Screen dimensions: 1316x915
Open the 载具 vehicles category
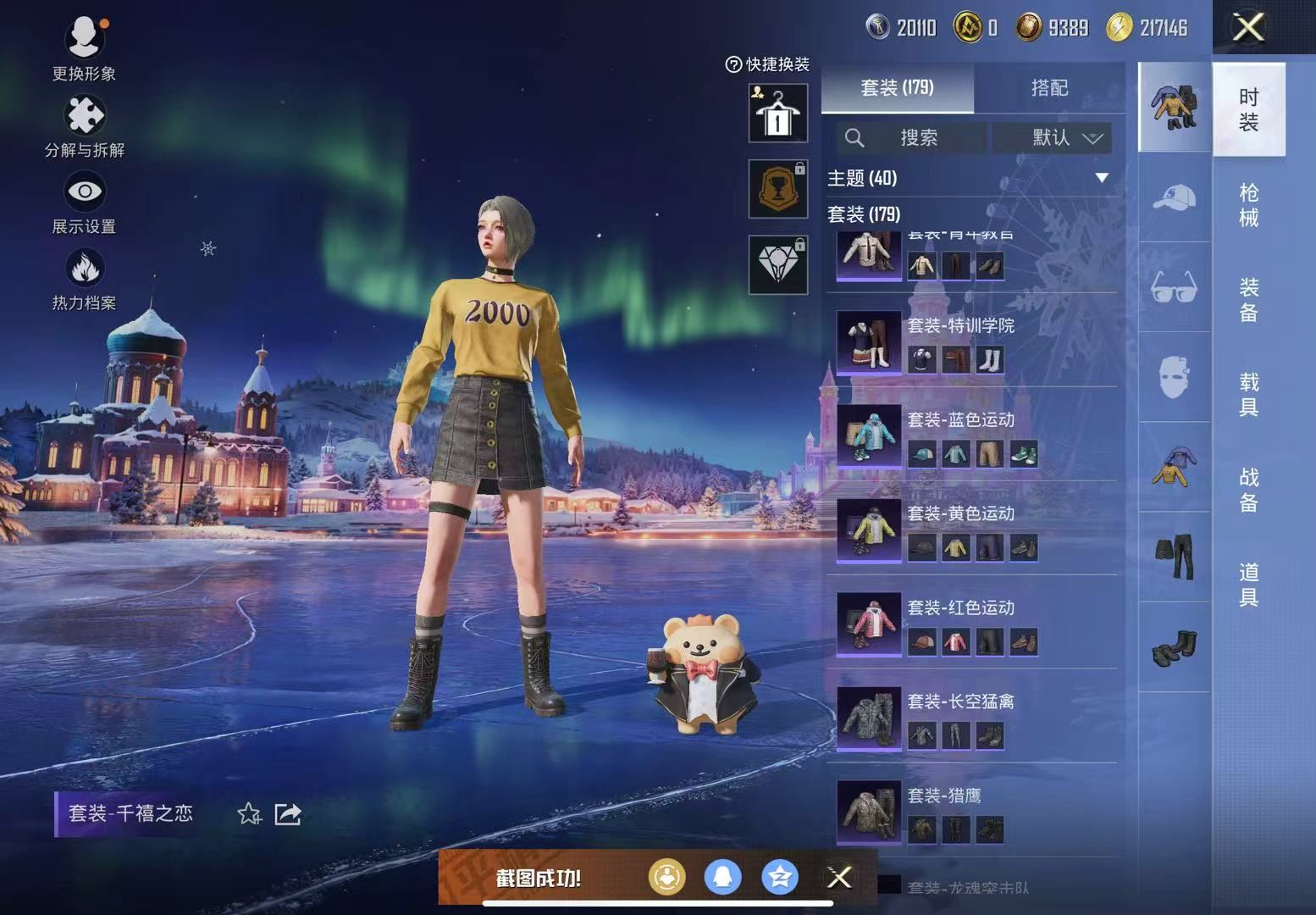(1248, 395)
